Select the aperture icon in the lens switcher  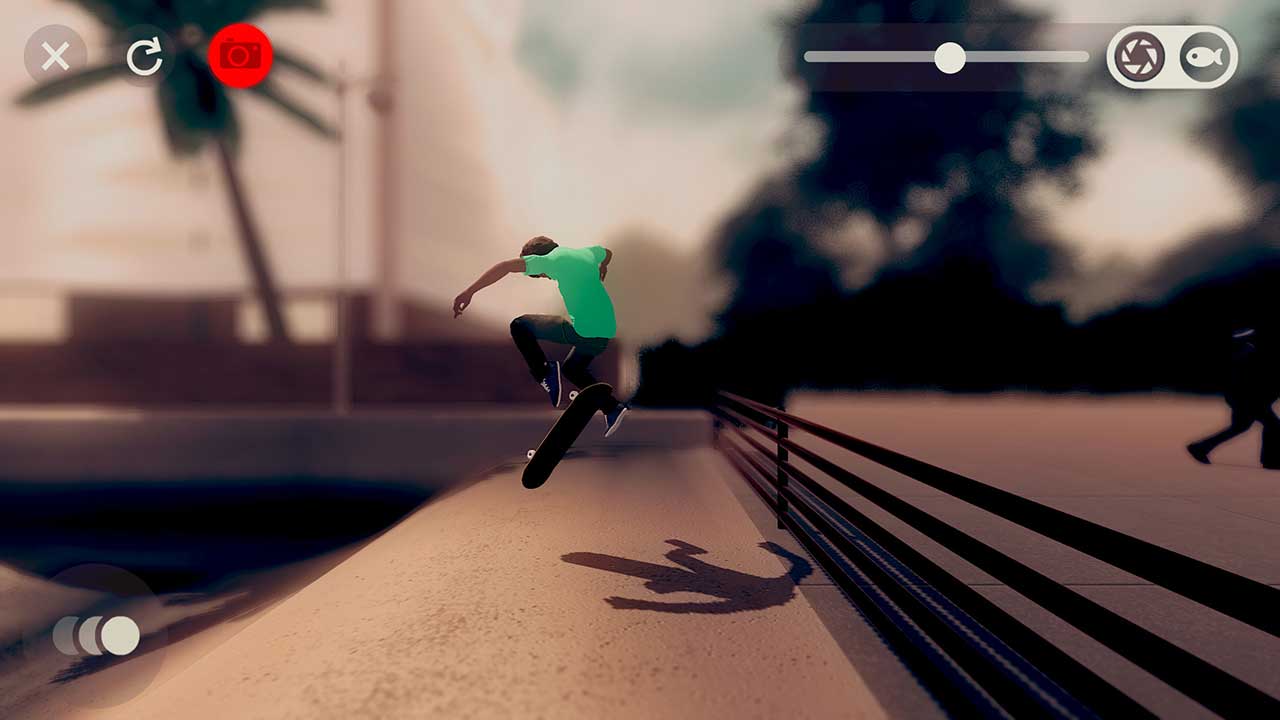tap(1140, 55)
